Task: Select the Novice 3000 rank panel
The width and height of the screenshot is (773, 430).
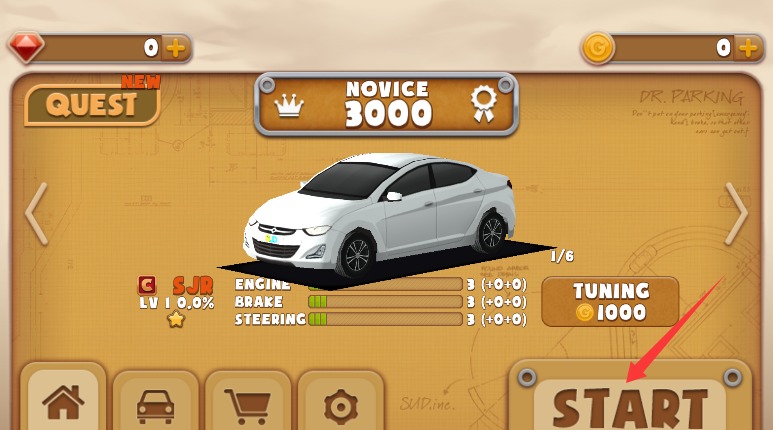Action: [x=387, y=104]
